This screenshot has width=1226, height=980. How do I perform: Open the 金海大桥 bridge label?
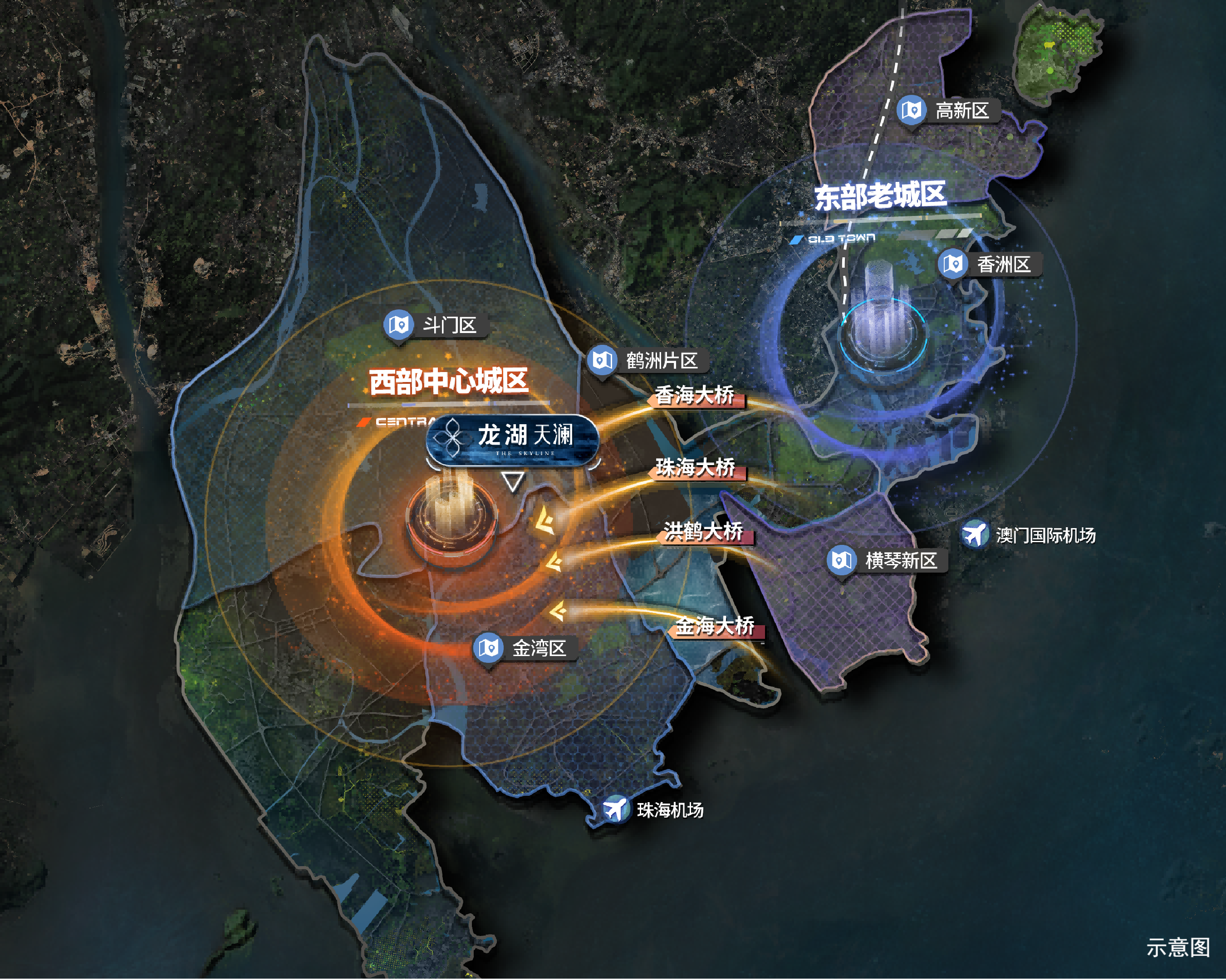point(715,627)
